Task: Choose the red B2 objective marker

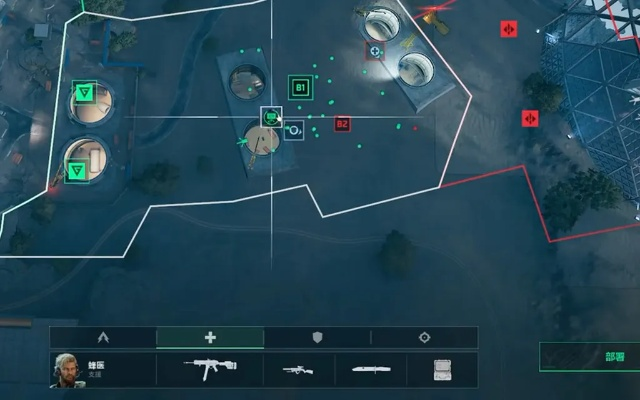Action: [342, 124]
